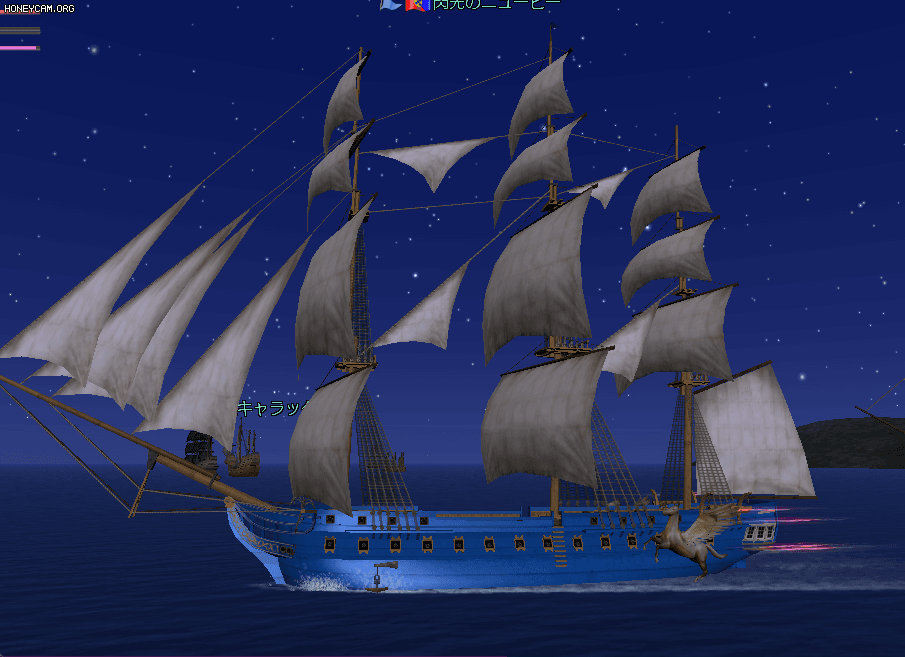The height and width of the screenshot is (657, 905).
Task: Target the キャラック ship name tag
Action: point(274,408)
